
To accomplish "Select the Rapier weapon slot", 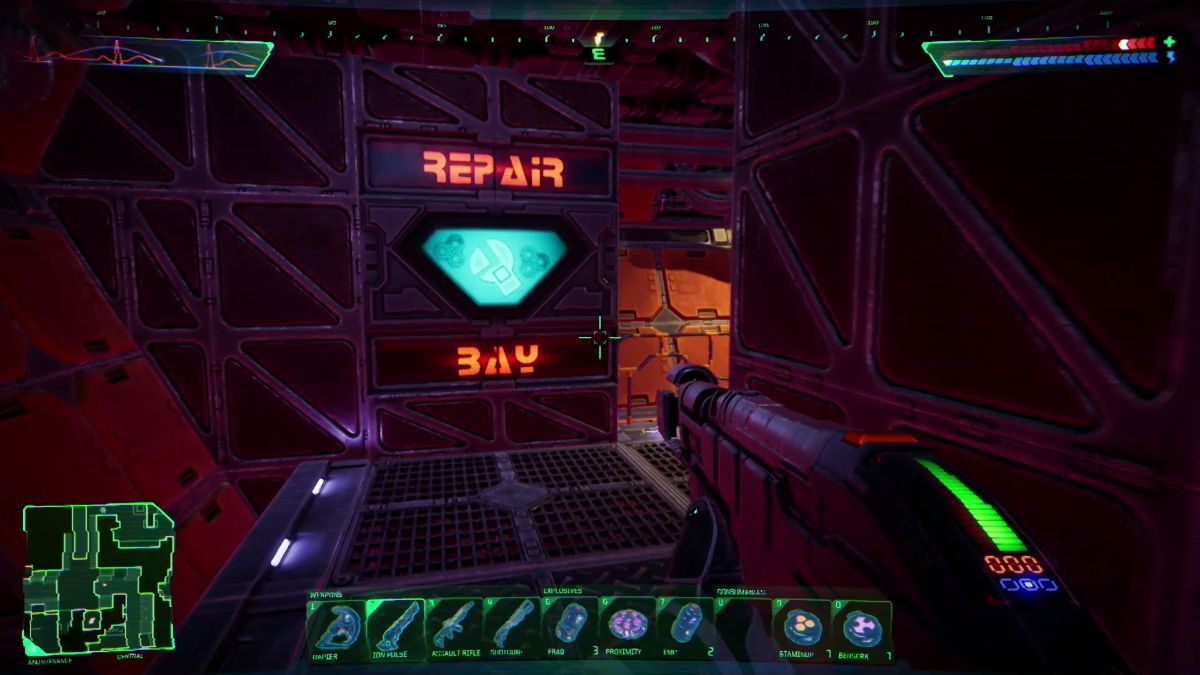I will [x=336, y=627].
